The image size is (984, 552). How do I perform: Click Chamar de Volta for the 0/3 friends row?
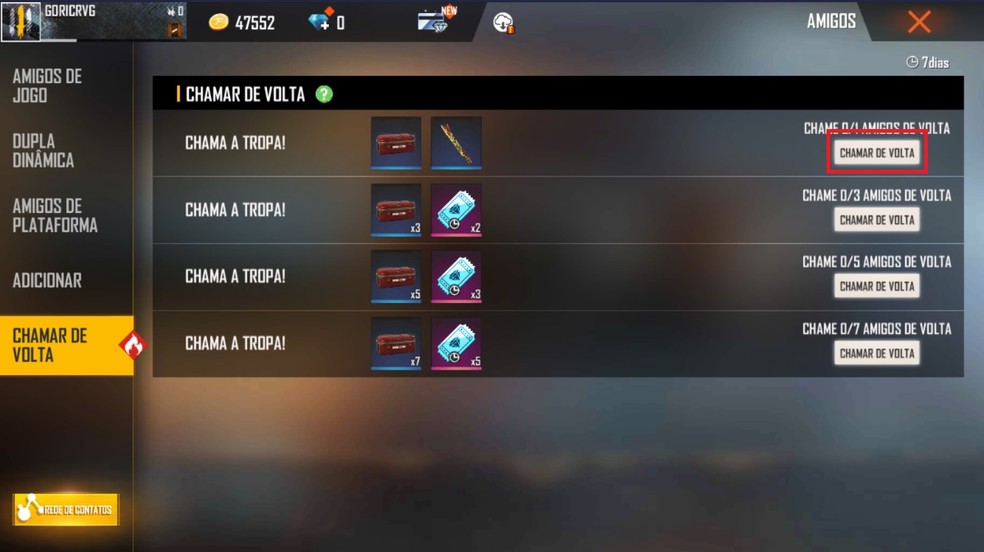point(877,220)
